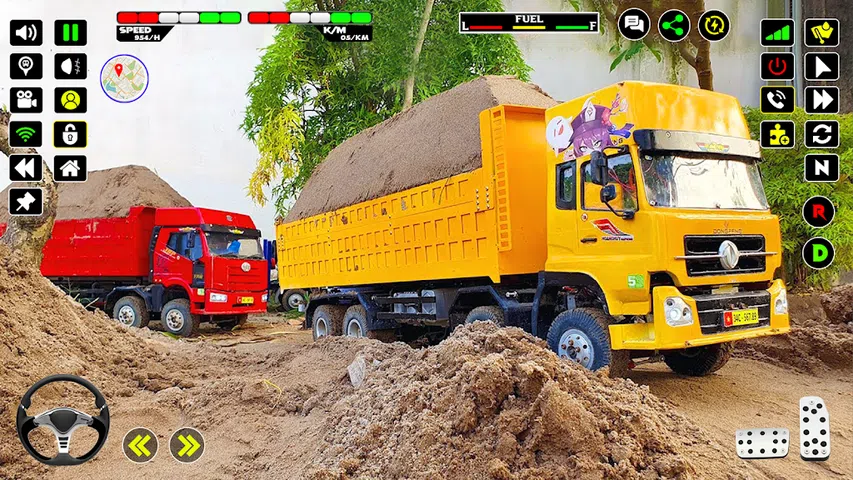853x480 pixels.
Task: Pause the game with the green pause button
Action: coord(70,33)
